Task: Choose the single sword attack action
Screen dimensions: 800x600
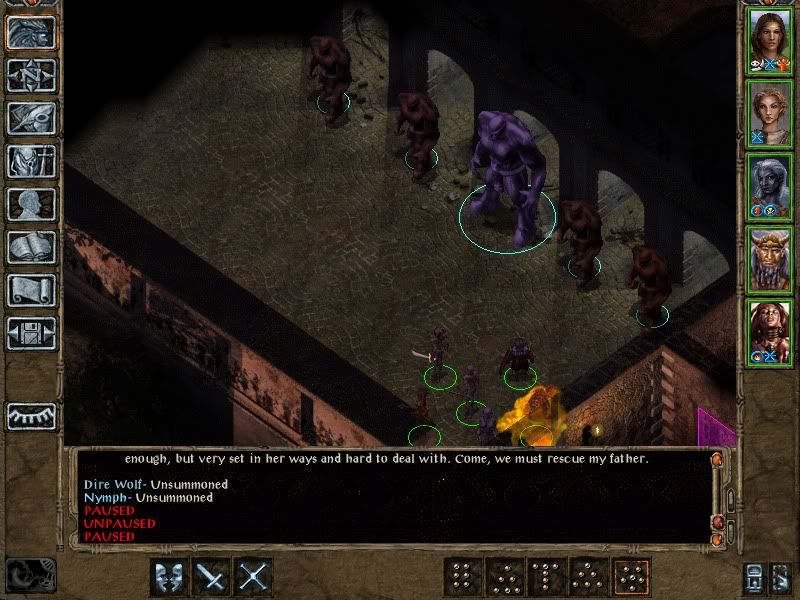Action: [x=212, y=577]
